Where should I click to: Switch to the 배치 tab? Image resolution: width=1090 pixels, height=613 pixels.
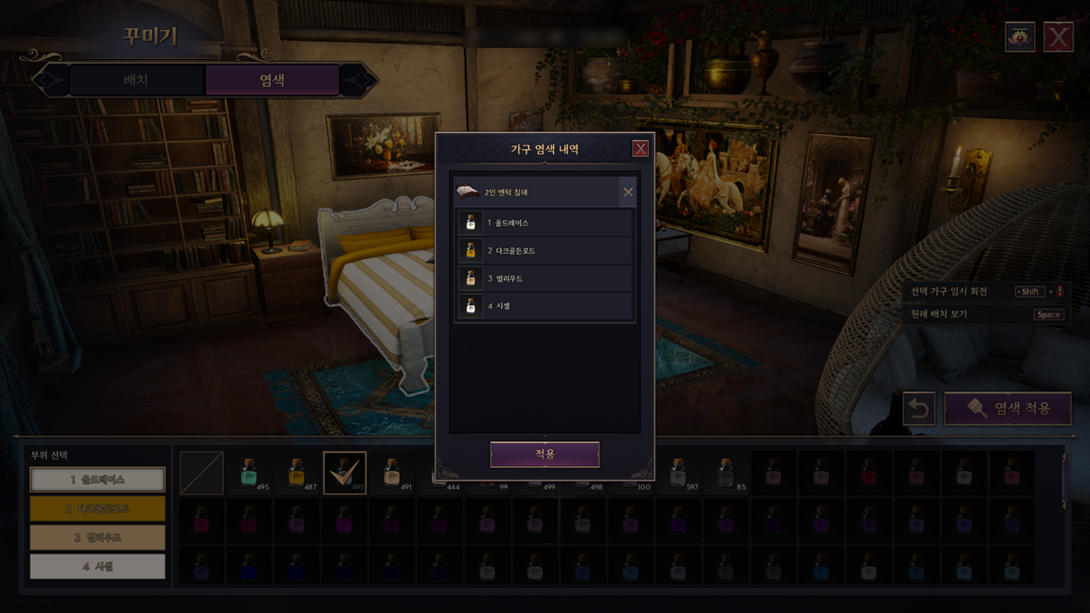point(136,80)
